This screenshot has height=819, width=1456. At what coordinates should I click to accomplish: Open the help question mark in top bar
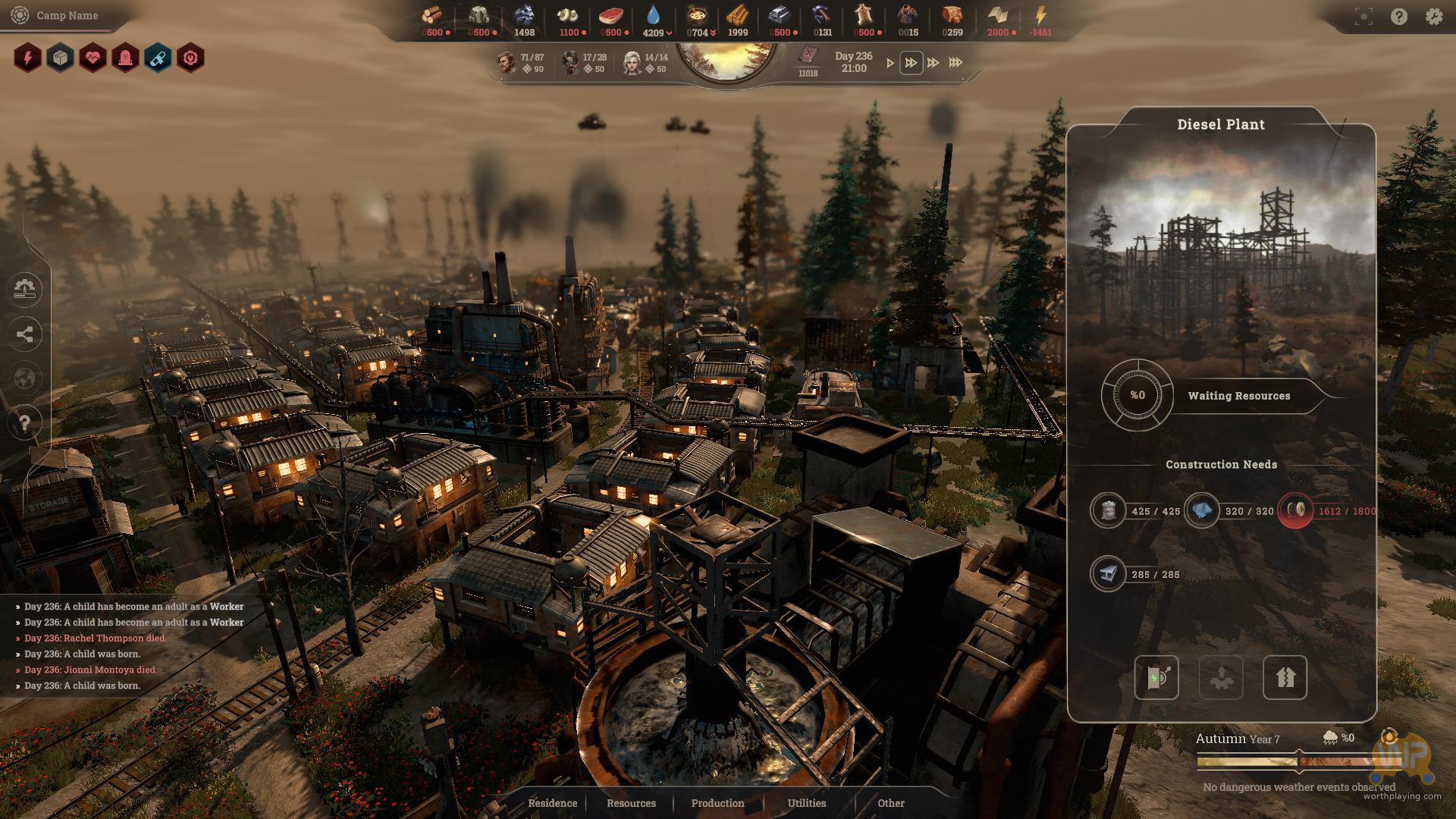click(1399, 16)
